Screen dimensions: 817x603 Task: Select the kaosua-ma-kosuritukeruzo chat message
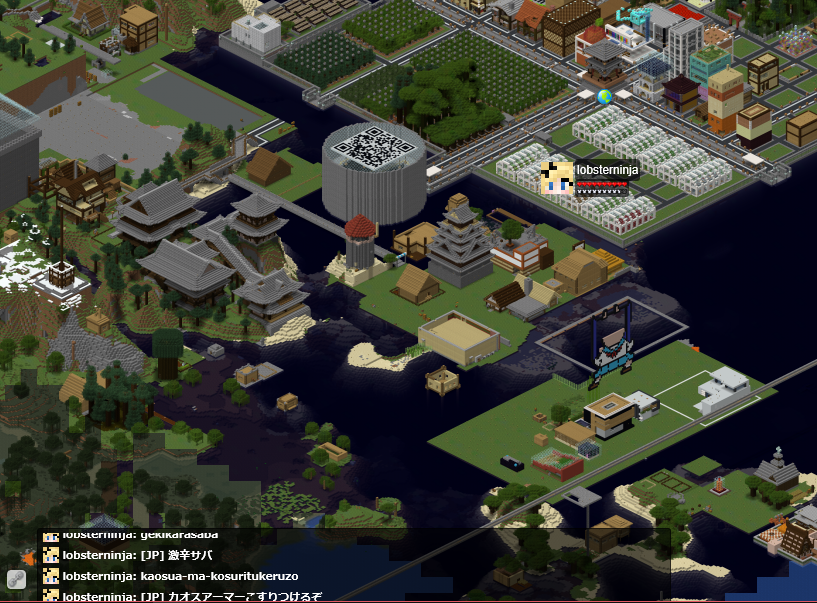tap(180, 576)
